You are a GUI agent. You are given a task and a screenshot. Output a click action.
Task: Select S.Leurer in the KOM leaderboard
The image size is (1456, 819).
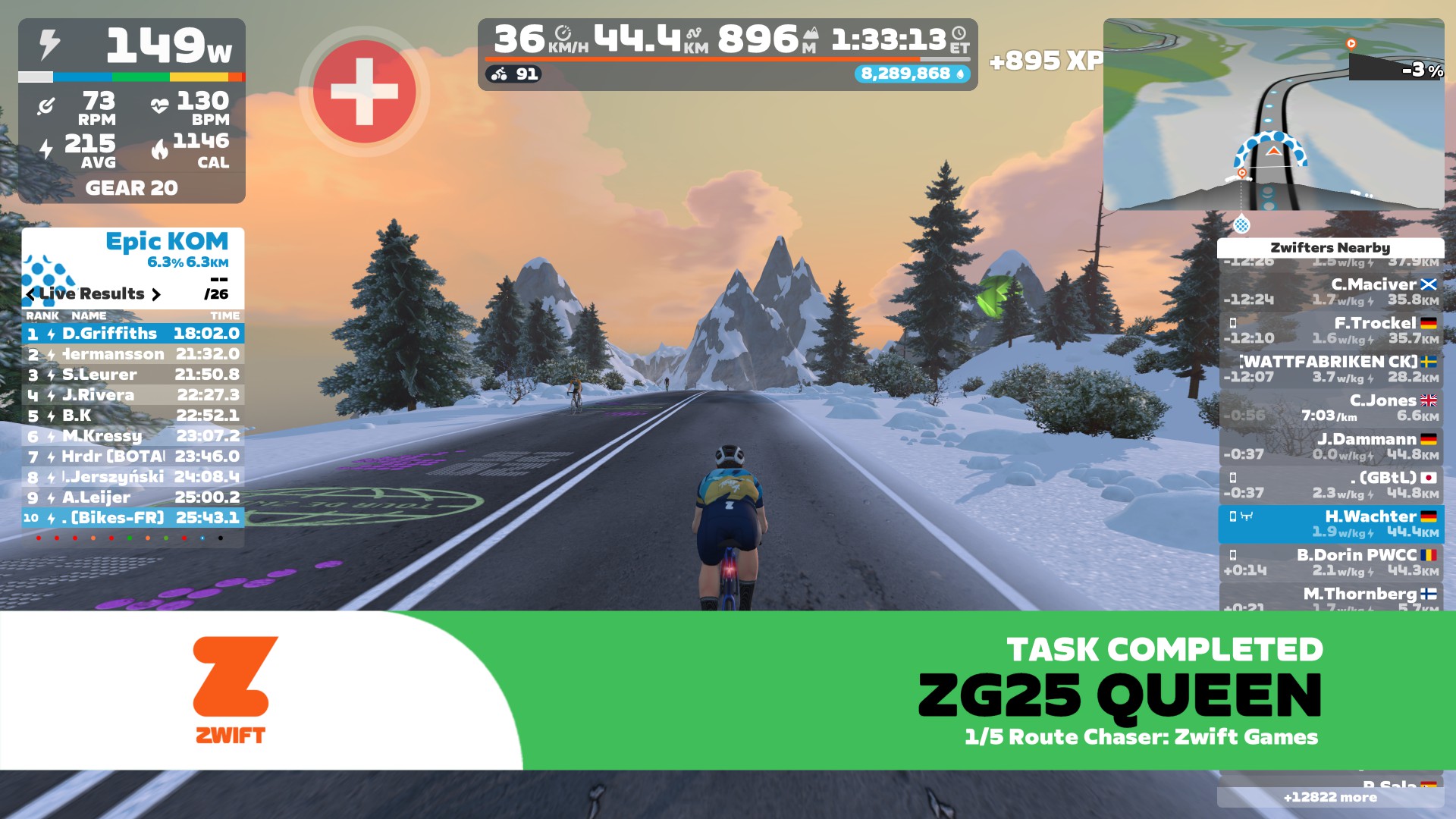[x=133, y=375]
